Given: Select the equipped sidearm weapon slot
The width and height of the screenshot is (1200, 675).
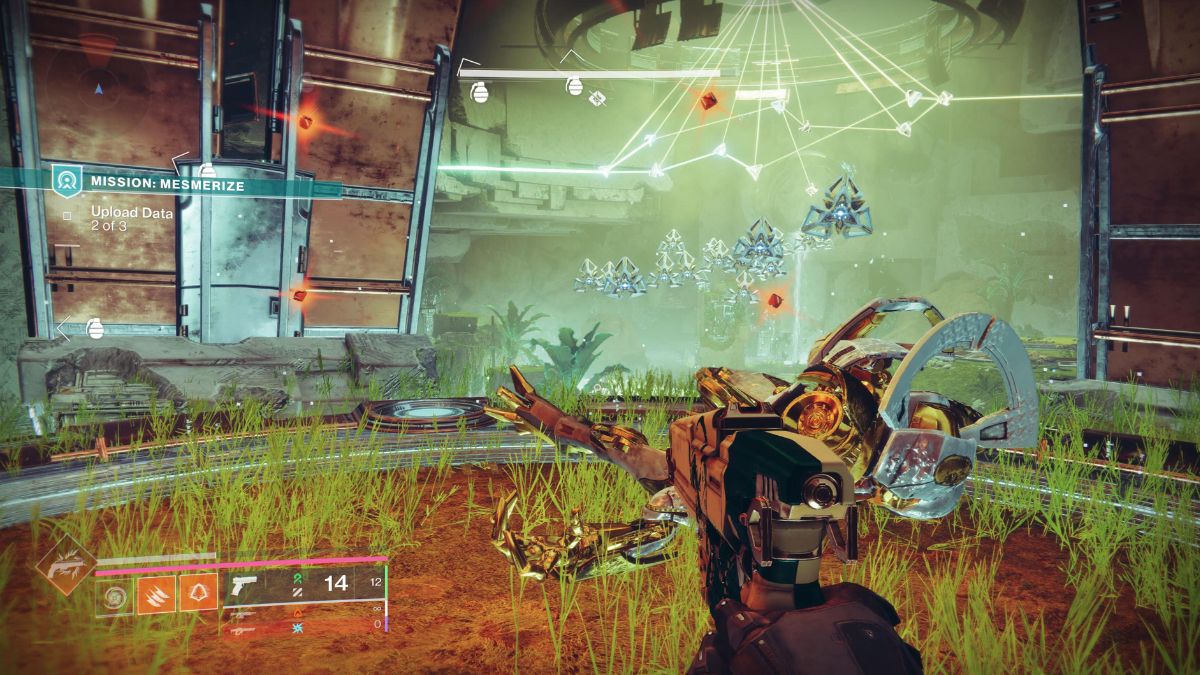Looking at the screenshot, I should pos(300,584).
